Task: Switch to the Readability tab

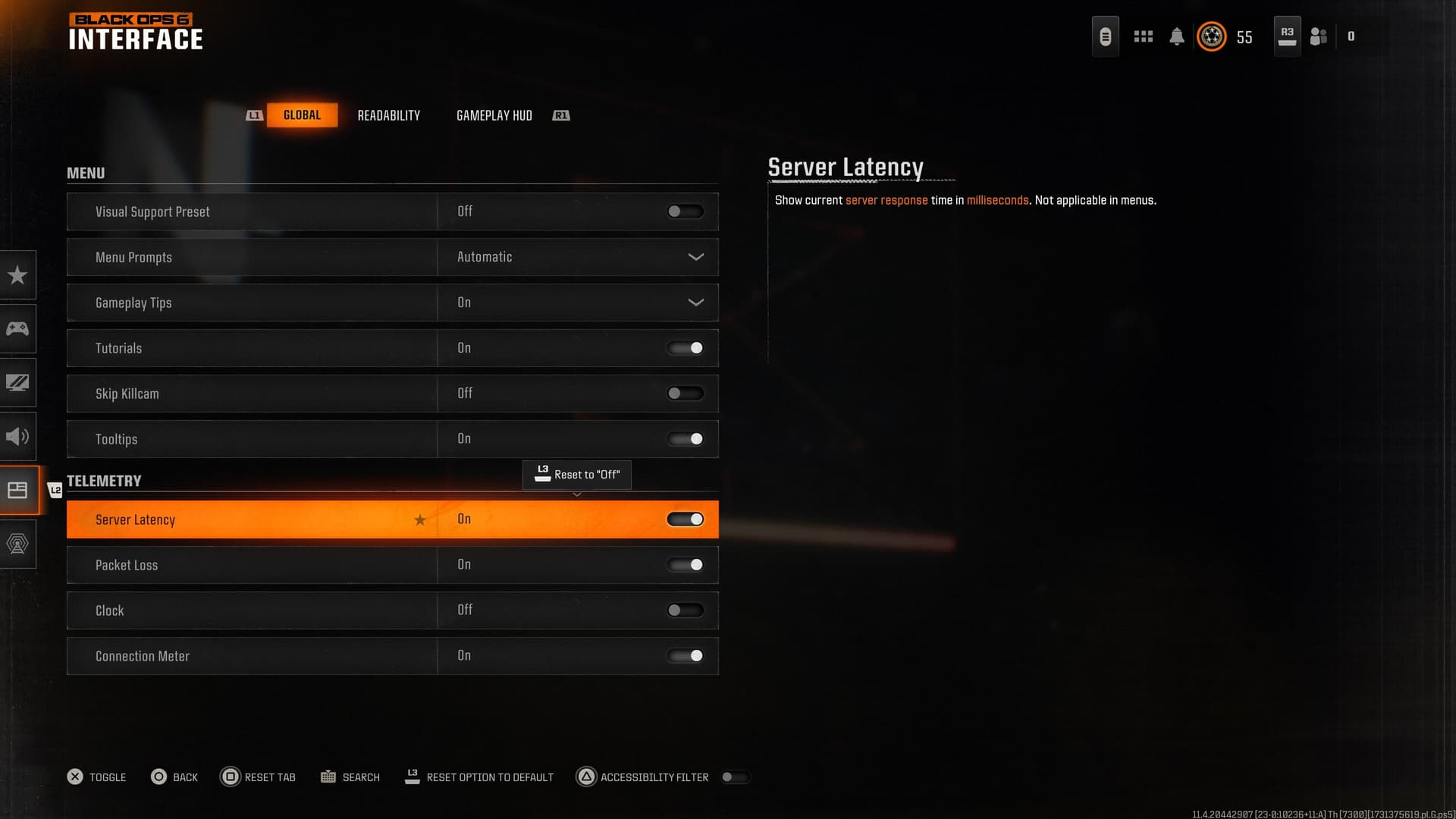Action: 388,115
